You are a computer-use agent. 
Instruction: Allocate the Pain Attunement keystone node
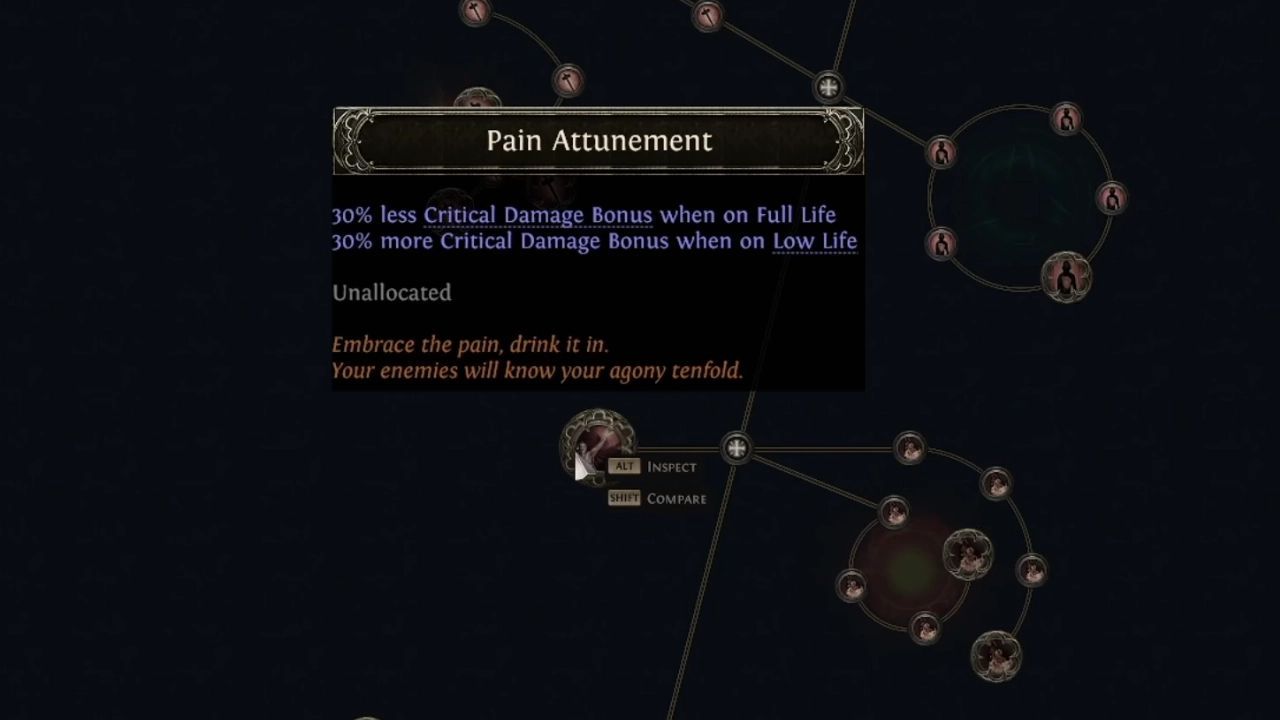click(597, 446)
